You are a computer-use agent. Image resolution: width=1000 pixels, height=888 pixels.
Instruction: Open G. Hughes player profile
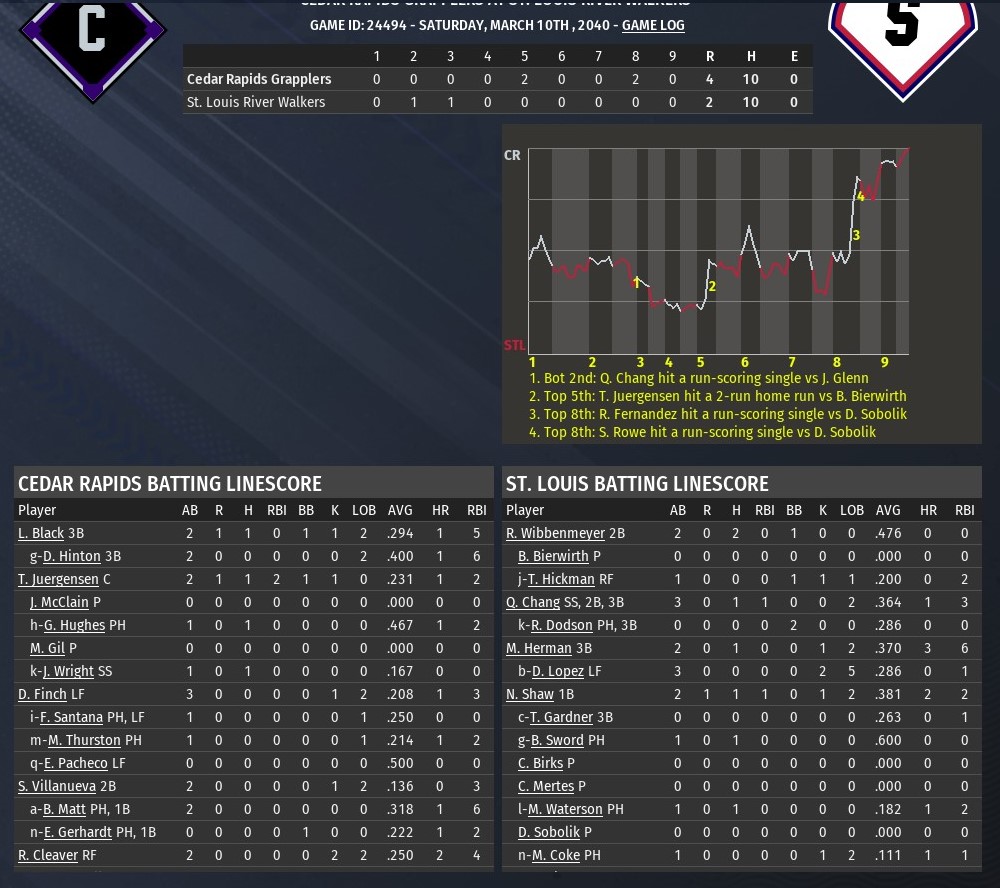click(x=73, y=625)
